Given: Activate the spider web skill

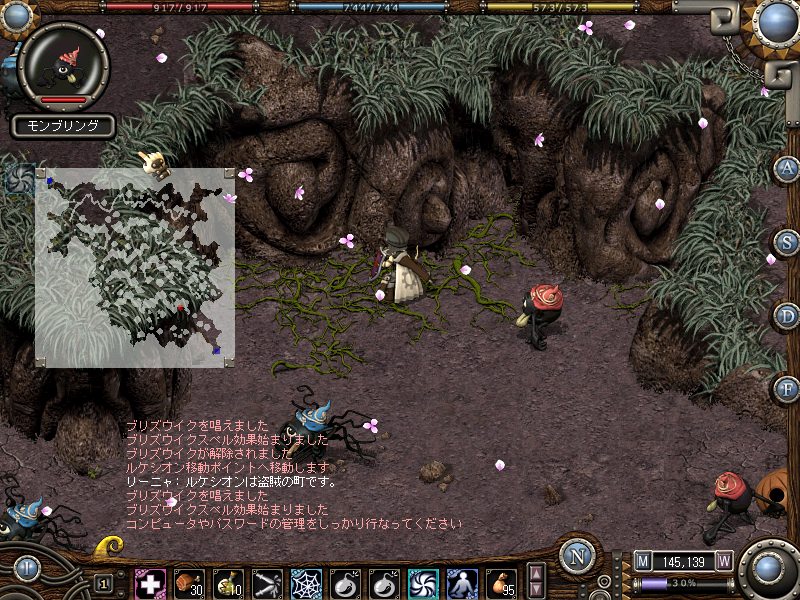Looking at the screenshot, I should (306, 583).
